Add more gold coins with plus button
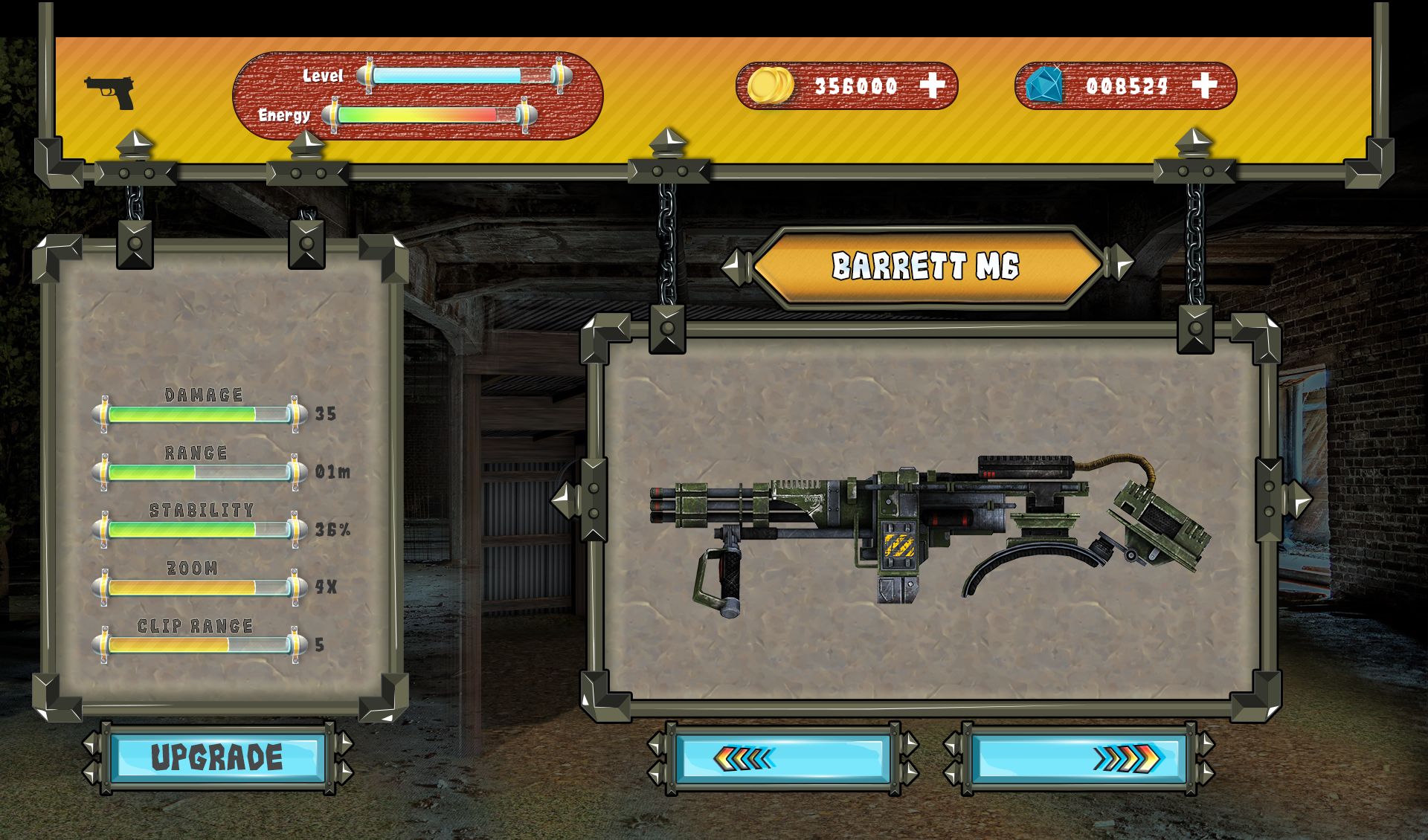This screenshot has height=840, width=1428. [x=933, y=85]
